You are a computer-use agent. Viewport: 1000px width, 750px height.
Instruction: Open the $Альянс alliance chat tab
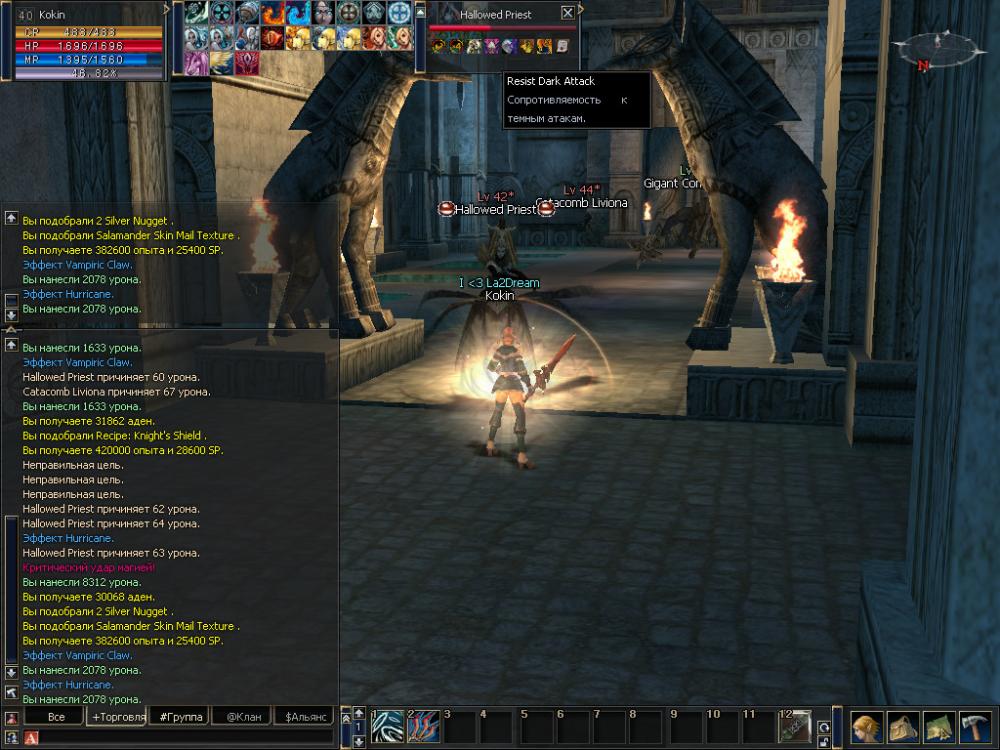click(x=303, y=717)
